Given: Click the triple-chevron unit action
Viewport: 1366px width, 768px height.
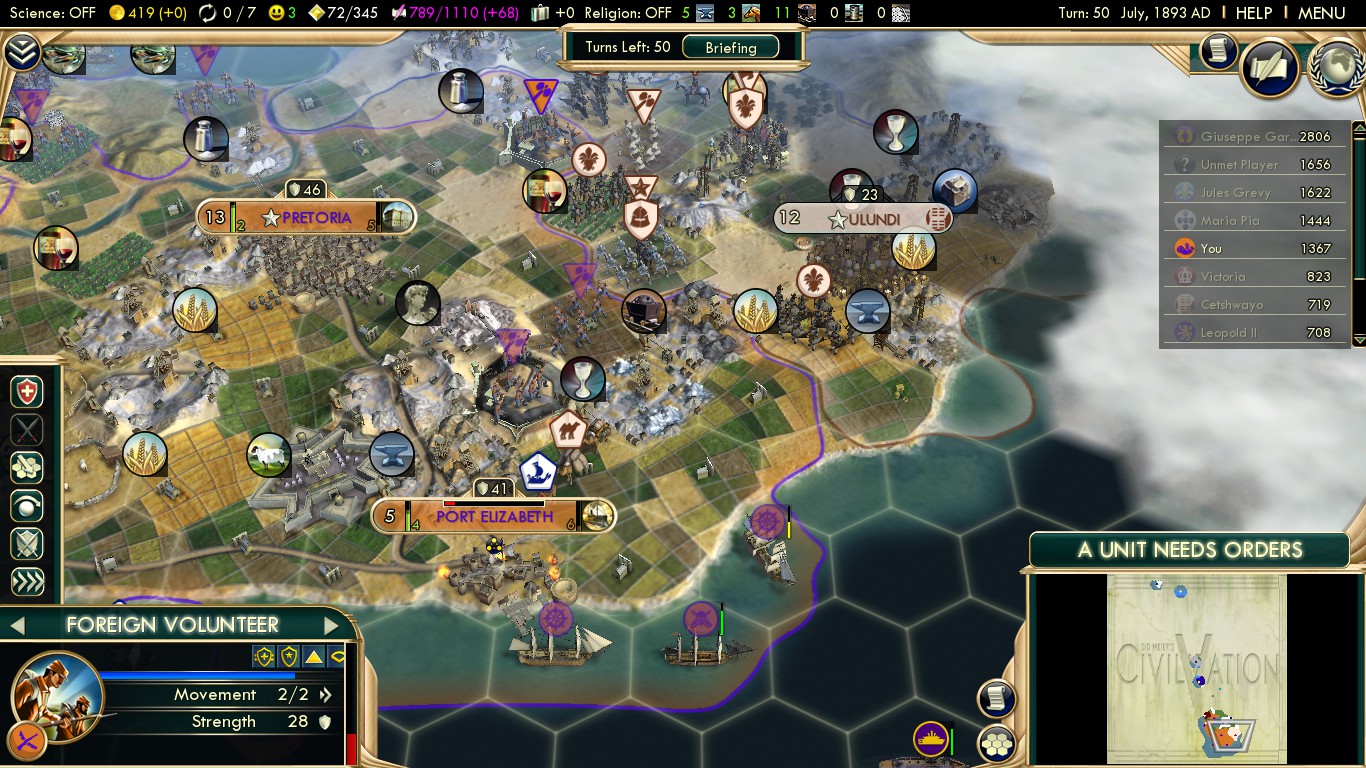Looking at the screenshot, I should coord(27,582).
